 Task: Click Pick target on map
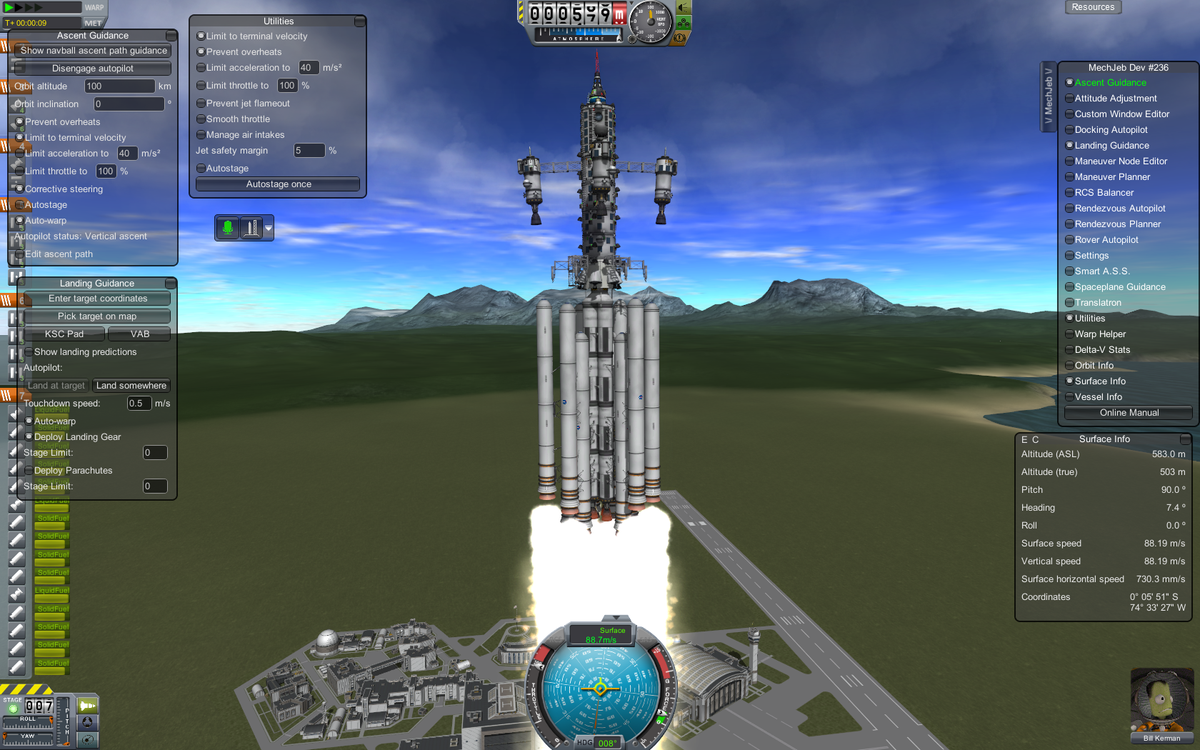pyautogui.click(x=97, y=316)
